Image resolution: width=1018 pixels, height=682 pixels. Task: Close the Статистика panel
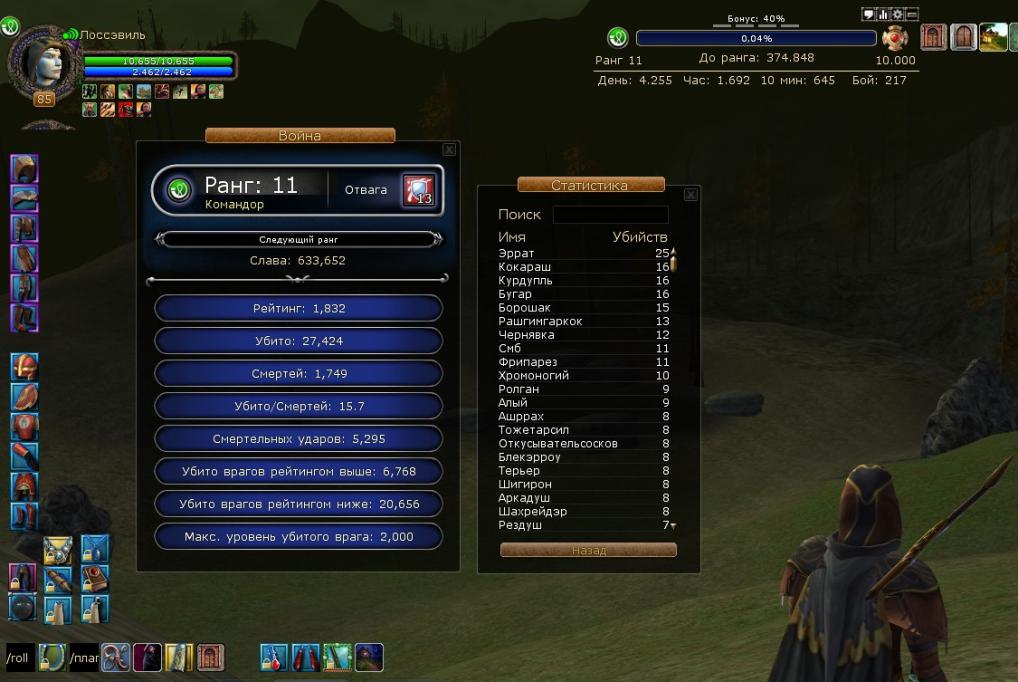(x=690, y=195)
